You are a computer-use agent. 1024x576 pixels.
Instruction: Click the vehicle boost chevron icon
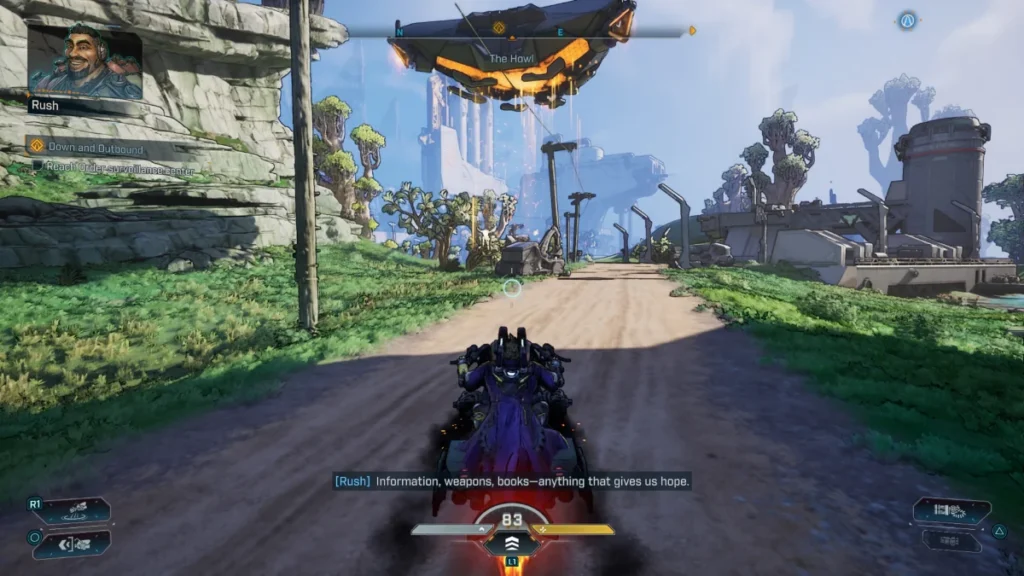click(x=512, y=541)
